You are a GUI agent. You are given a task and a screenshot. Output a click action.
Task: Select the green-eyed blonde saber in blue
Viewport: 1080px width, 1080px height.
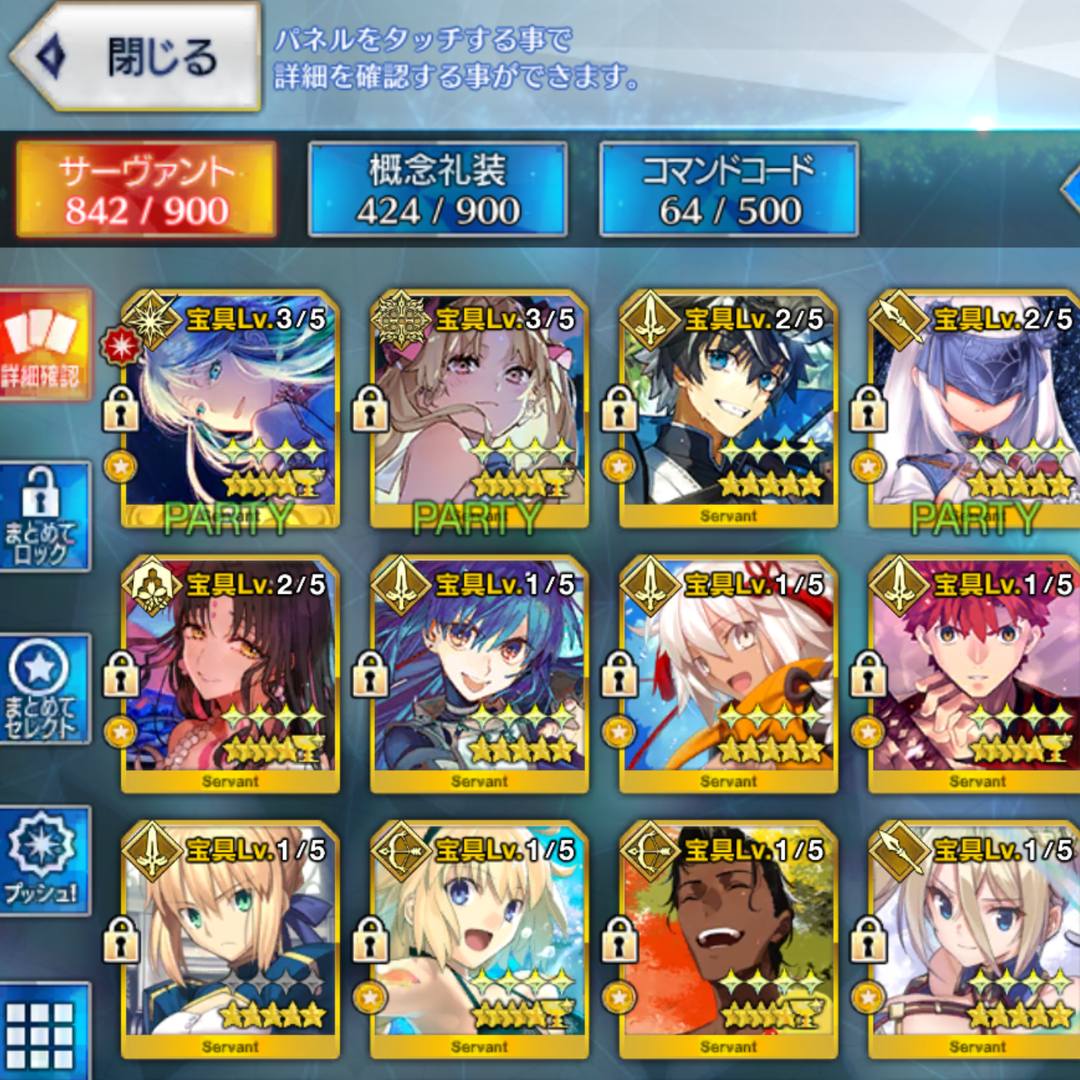coord(231,940)
